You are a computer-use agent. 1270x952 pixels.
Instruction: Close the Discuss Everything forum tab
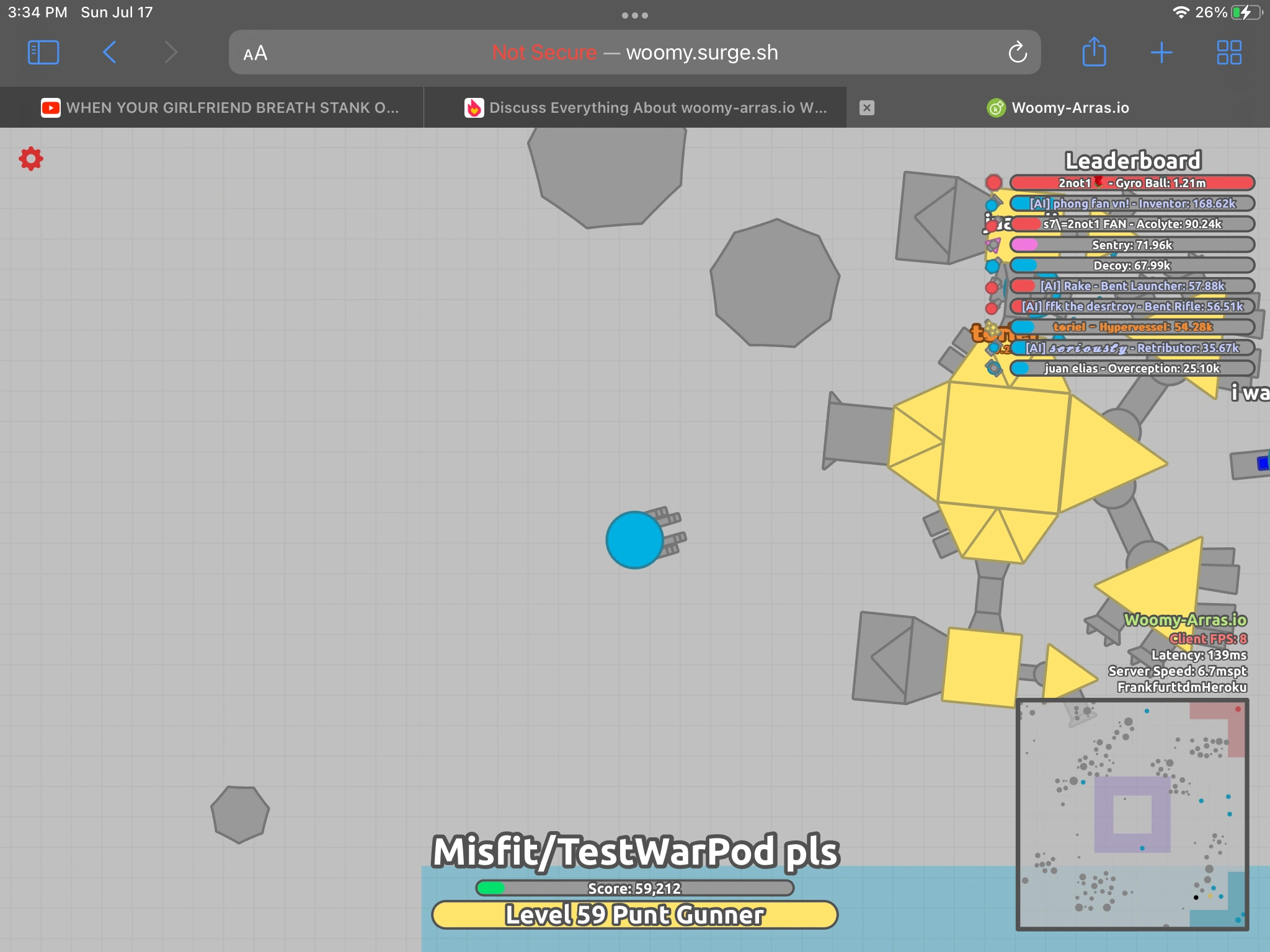pos(866,107)
